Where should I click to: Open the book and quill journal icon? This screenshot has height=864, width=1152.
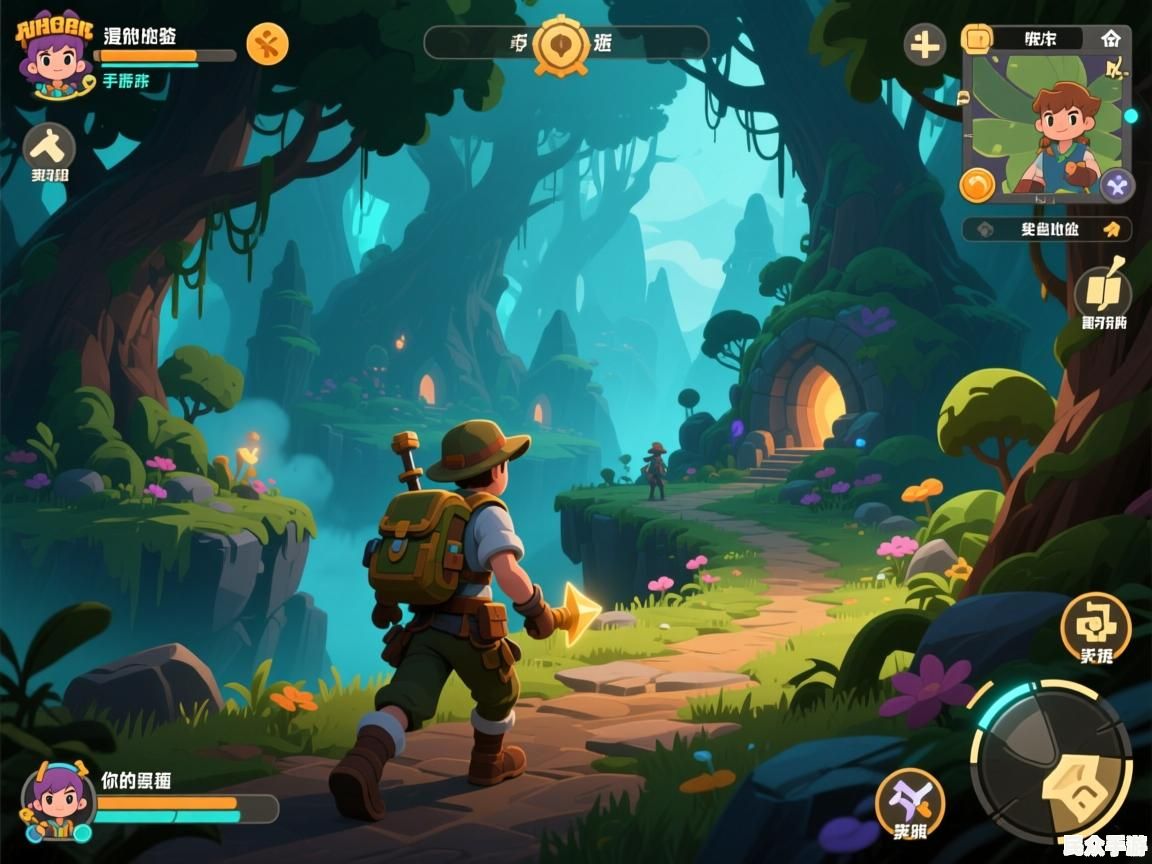coord(1103,290)
